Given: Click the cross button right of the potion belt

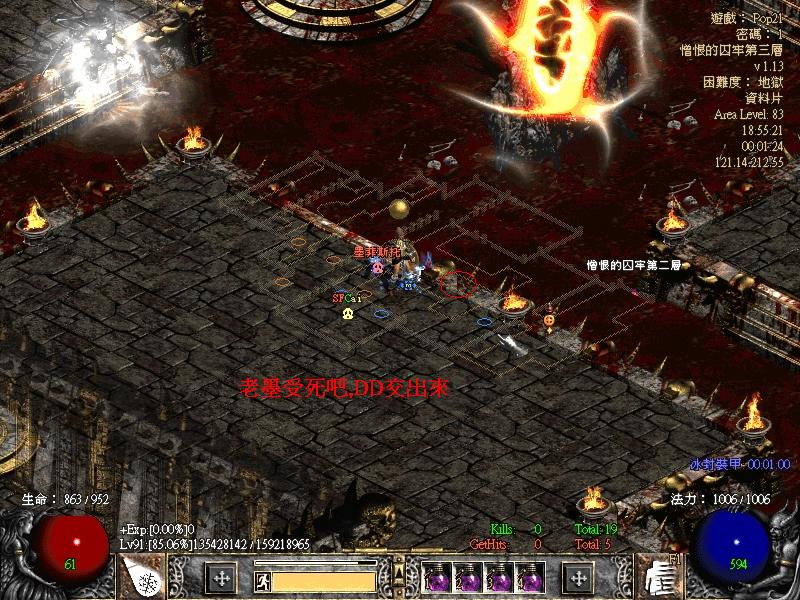Looking at the screenshot, I should [x=578, y=578].
